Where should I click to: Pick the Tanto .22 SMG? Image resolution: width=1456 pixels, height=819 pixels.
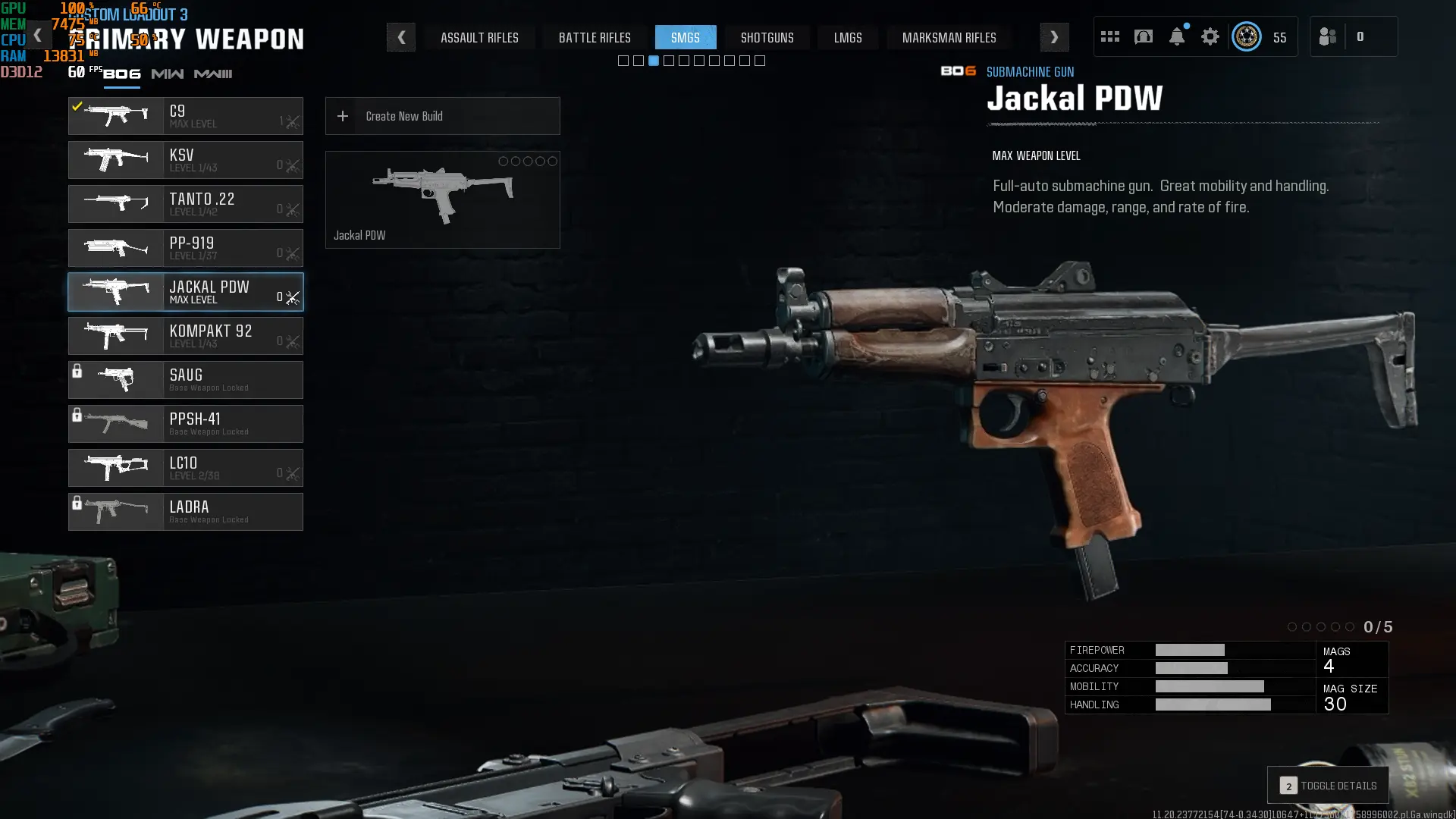point(186,204)
